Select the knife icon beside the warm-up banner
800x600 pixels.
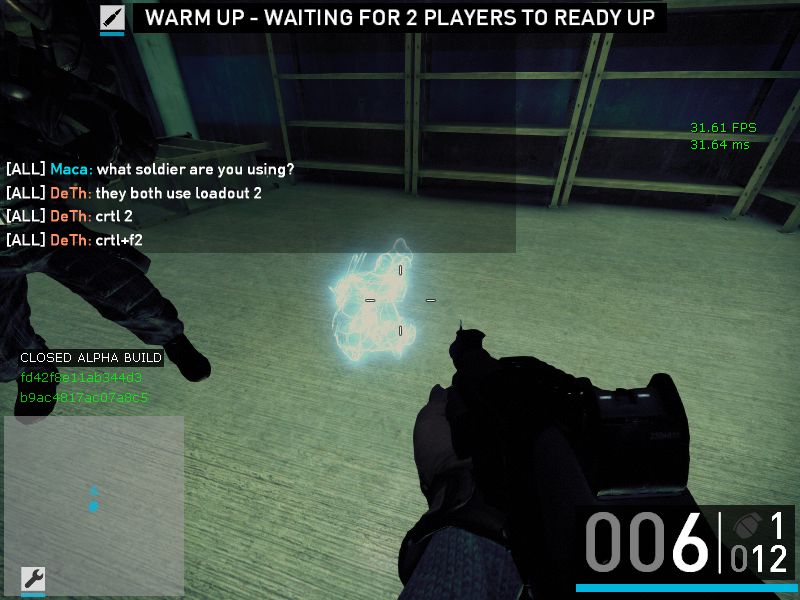click(x=112, y=17)
